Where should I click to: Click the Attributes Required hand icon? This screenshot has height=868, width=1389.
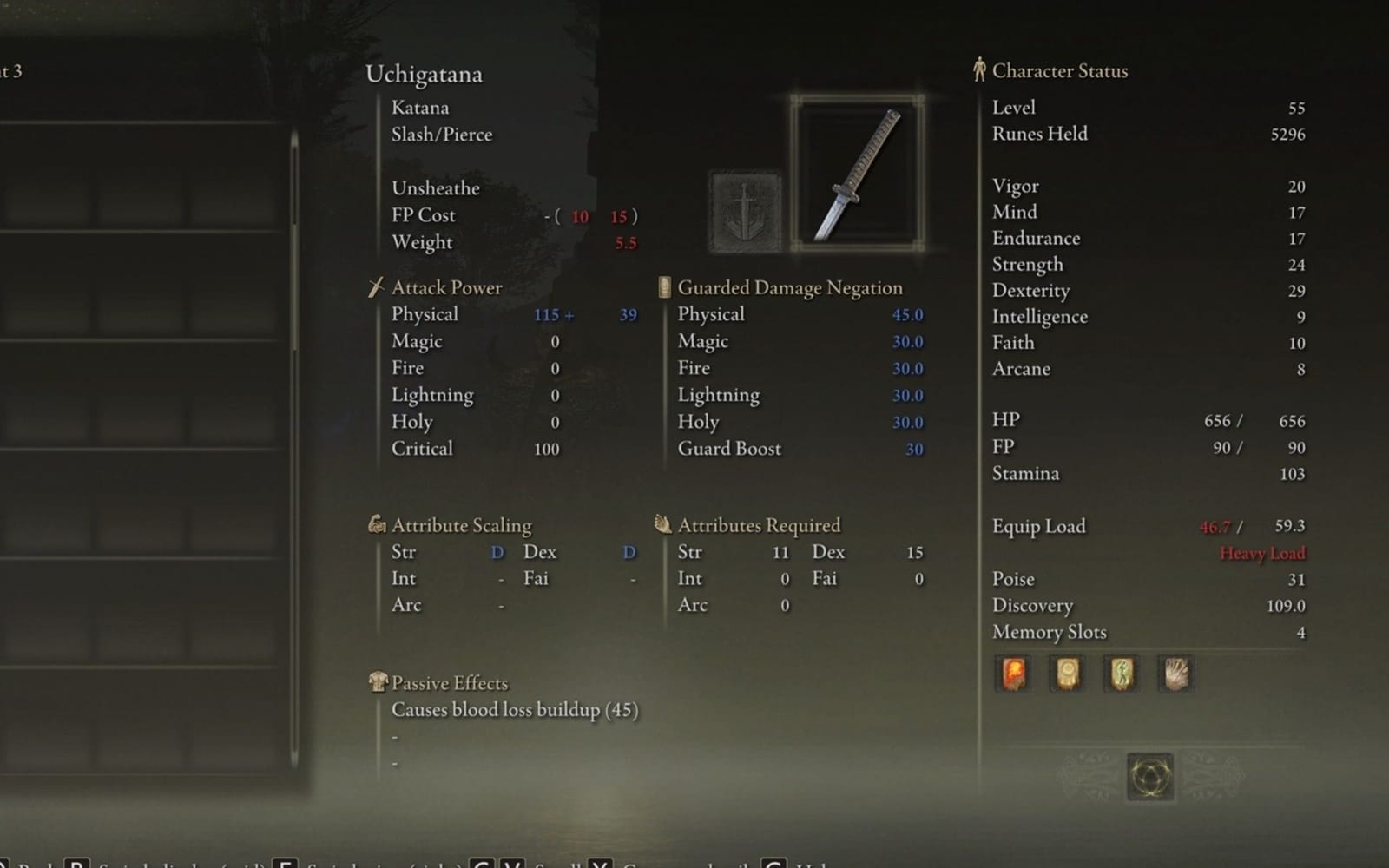(662, 524)
